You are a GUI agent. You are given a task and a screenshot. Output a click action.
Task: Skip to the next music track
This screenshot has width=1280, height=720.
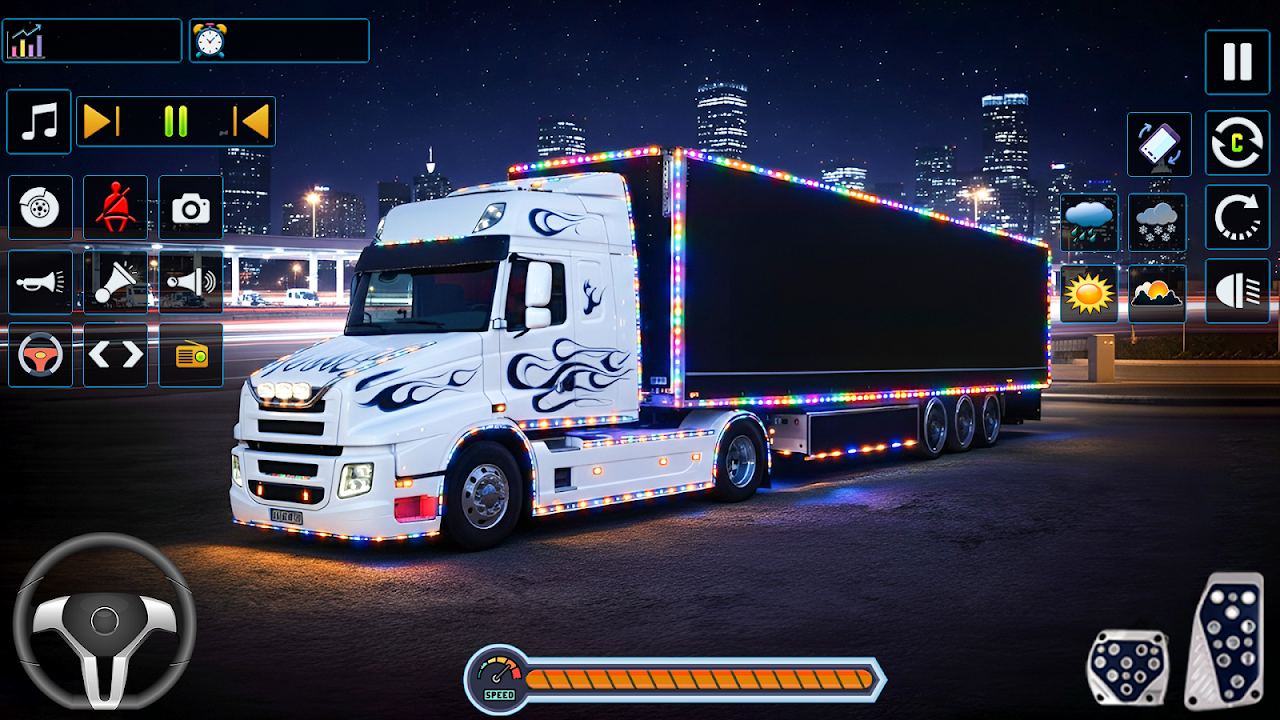102,122
